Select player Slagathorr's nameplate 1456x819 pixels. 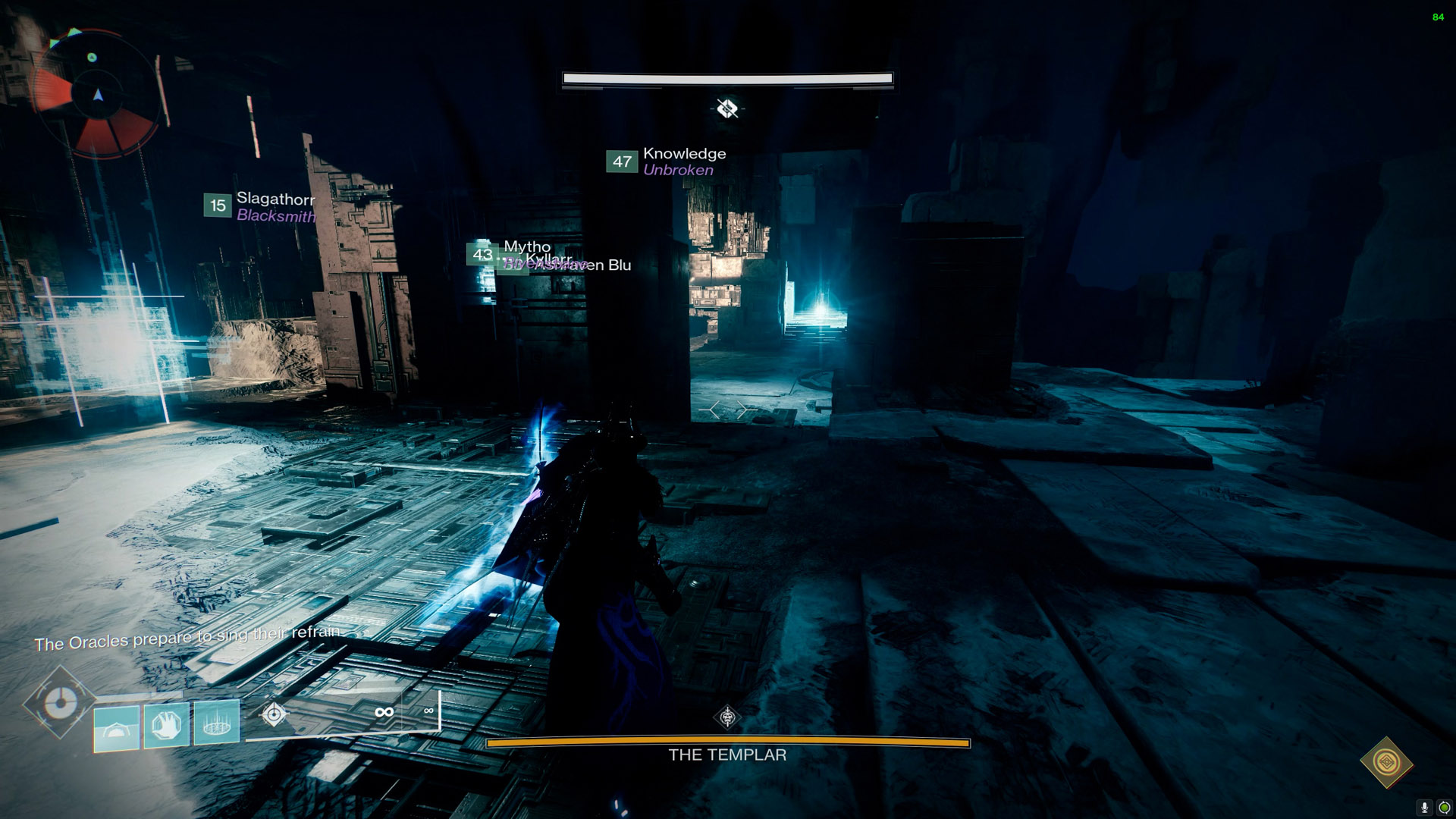coord(260,206)
